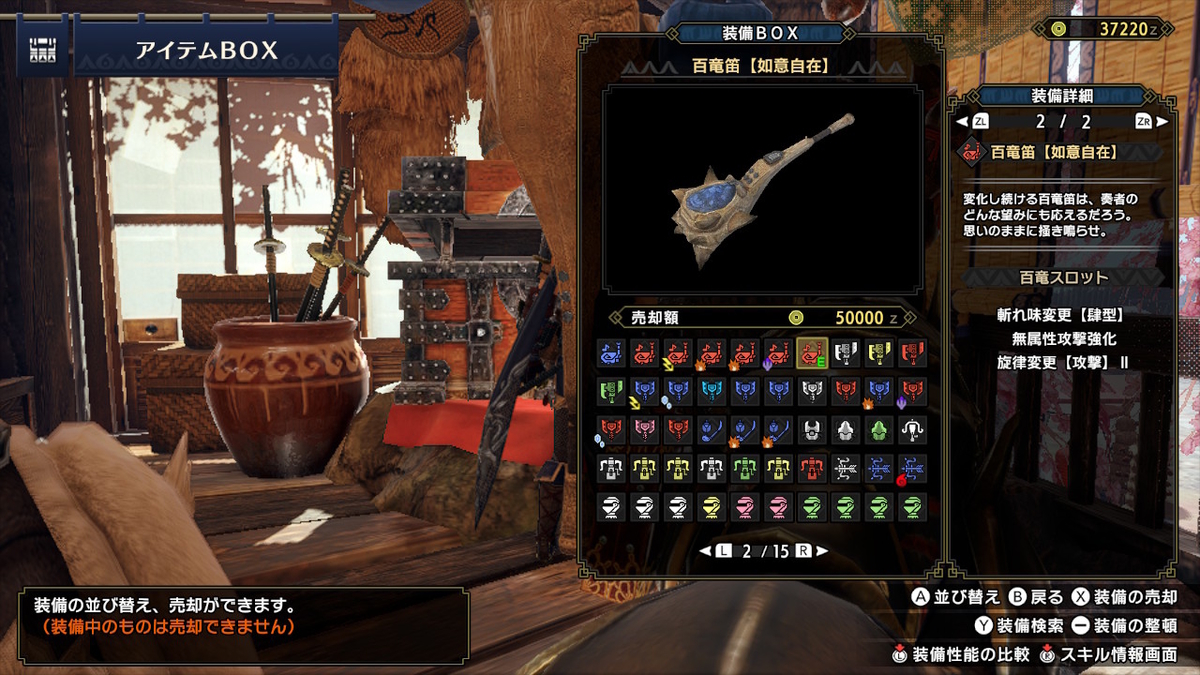Select the red heavy bowgun slot
1200x675 pixels.
click(811, 468)
